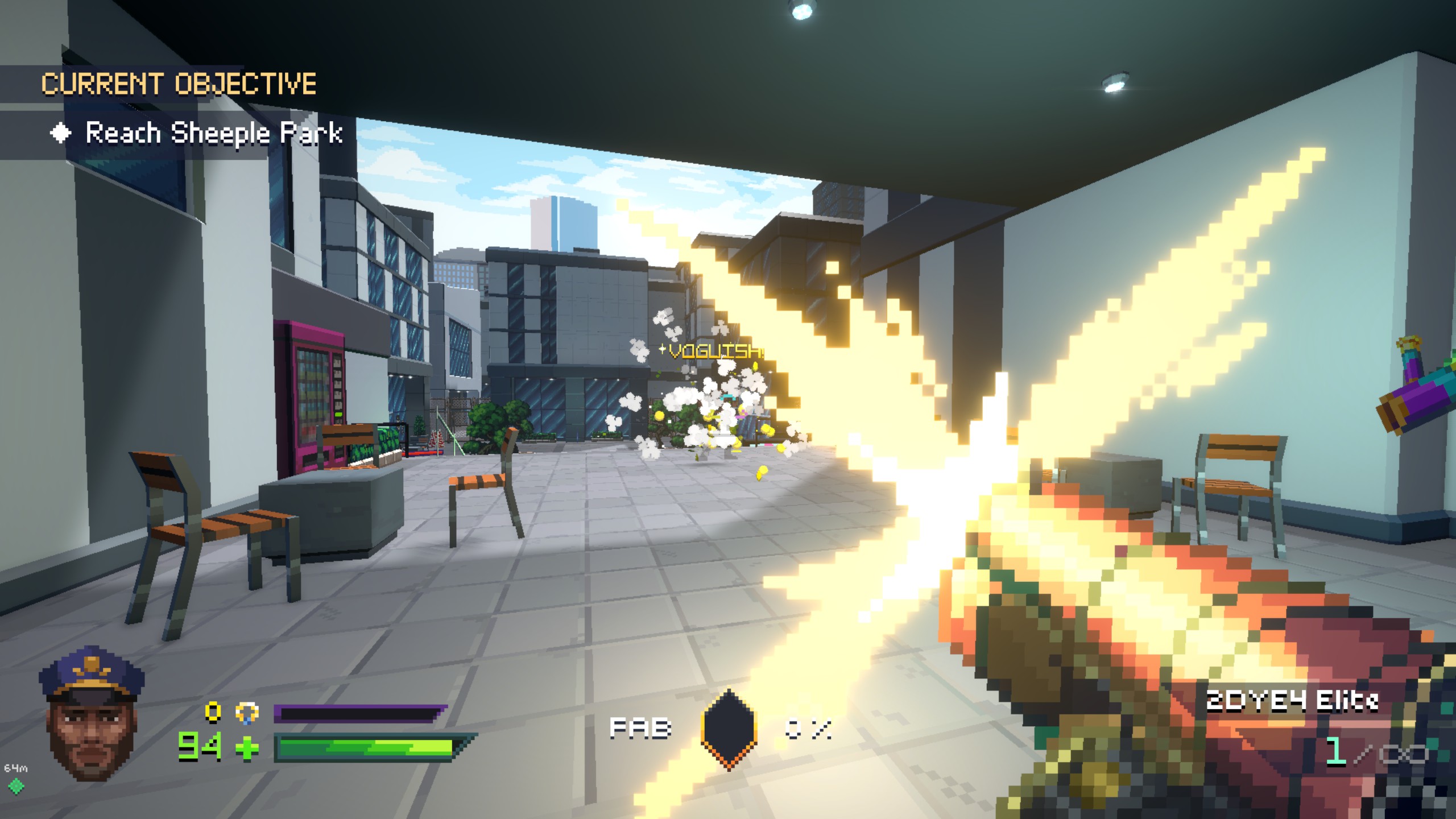Click the Current Objective header

coord(179,84)
